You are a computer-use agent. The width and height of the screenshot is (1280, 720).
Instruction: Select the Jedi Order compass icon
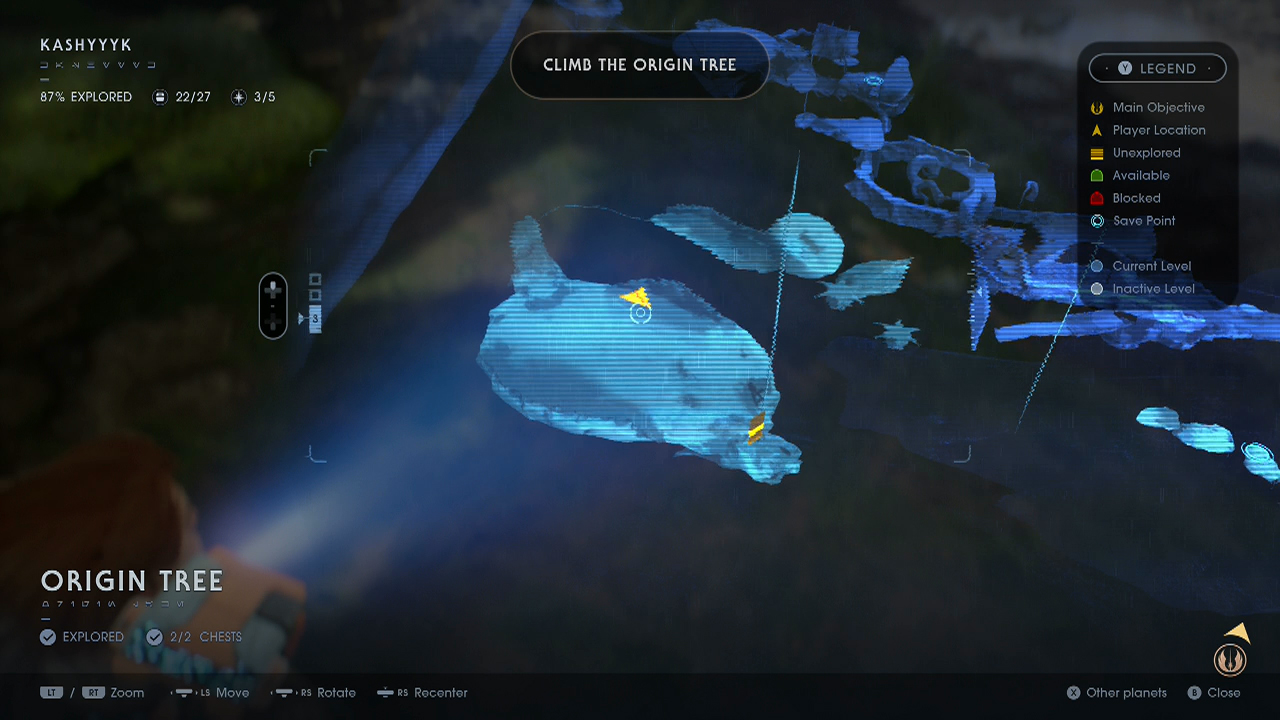pyautogui.click(x=1229, y=658)
